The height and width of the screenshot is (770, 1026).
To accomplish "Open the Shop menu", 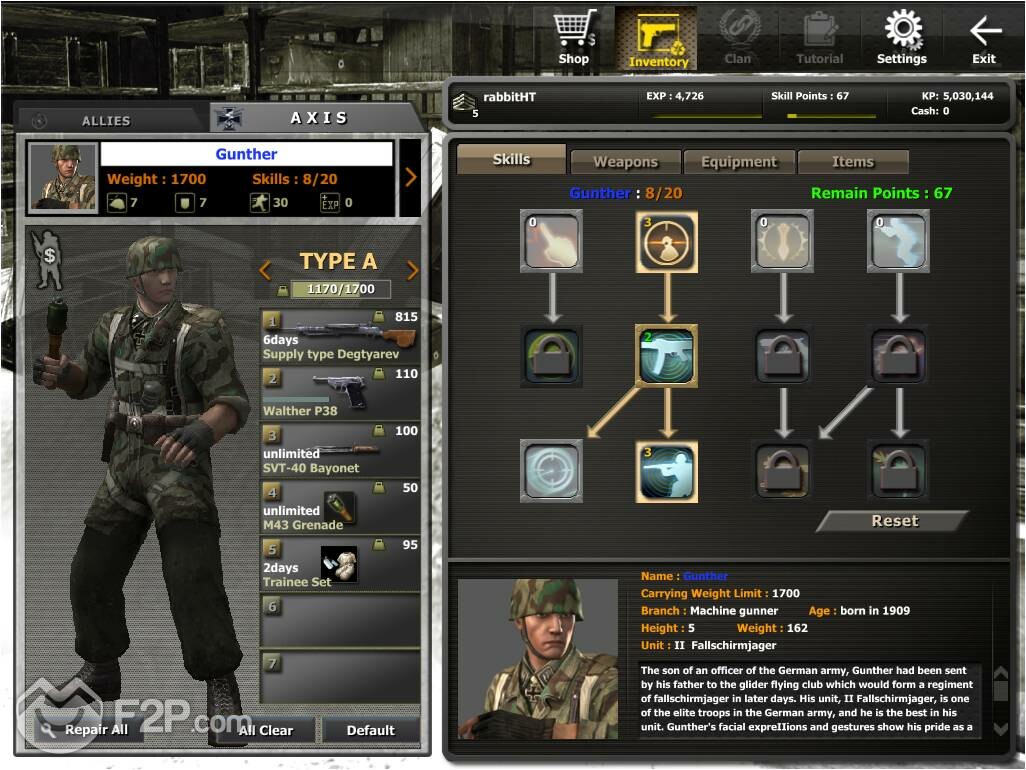I will 573,37.
